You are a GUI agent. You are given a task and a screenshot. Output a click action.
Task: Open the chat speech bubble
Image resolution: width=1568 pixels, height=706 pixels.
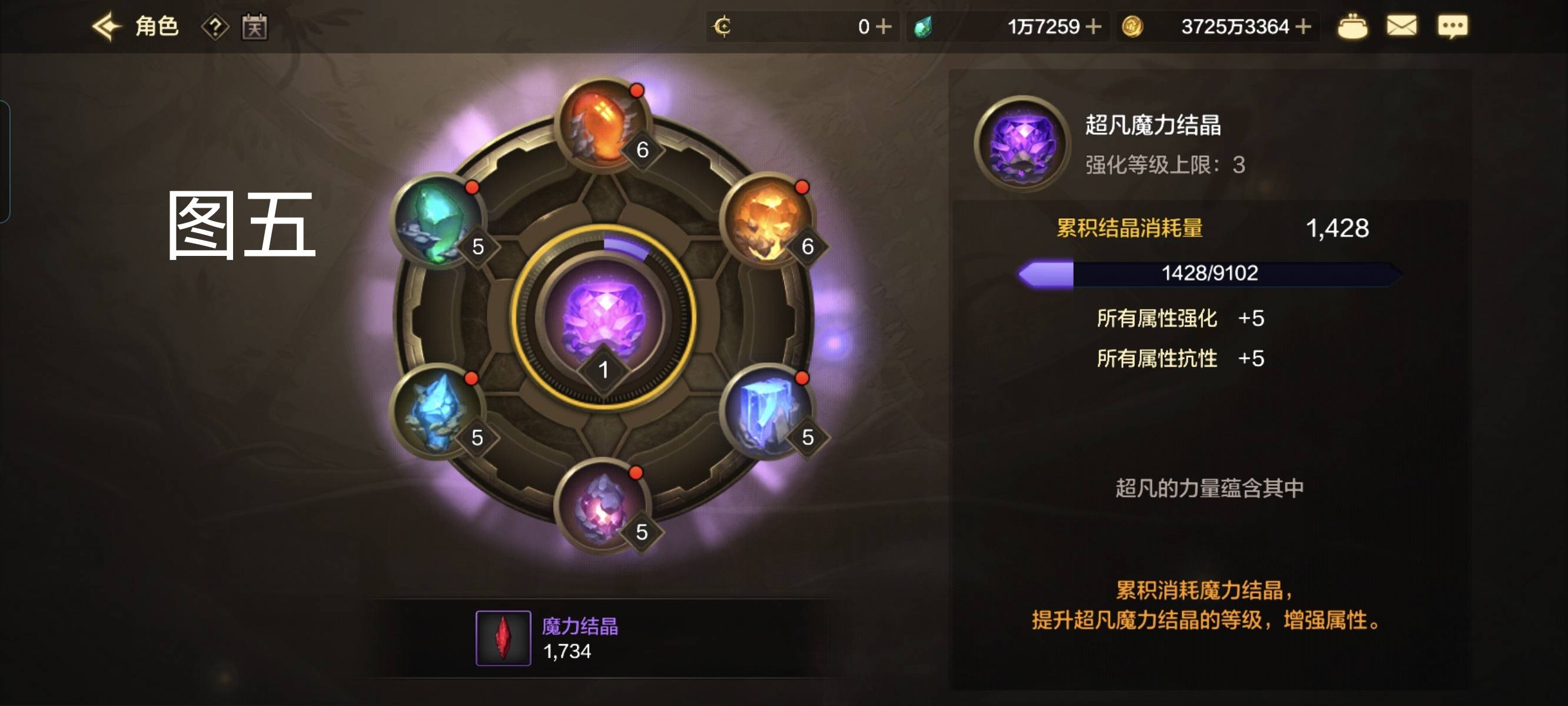click(1453, 27)
